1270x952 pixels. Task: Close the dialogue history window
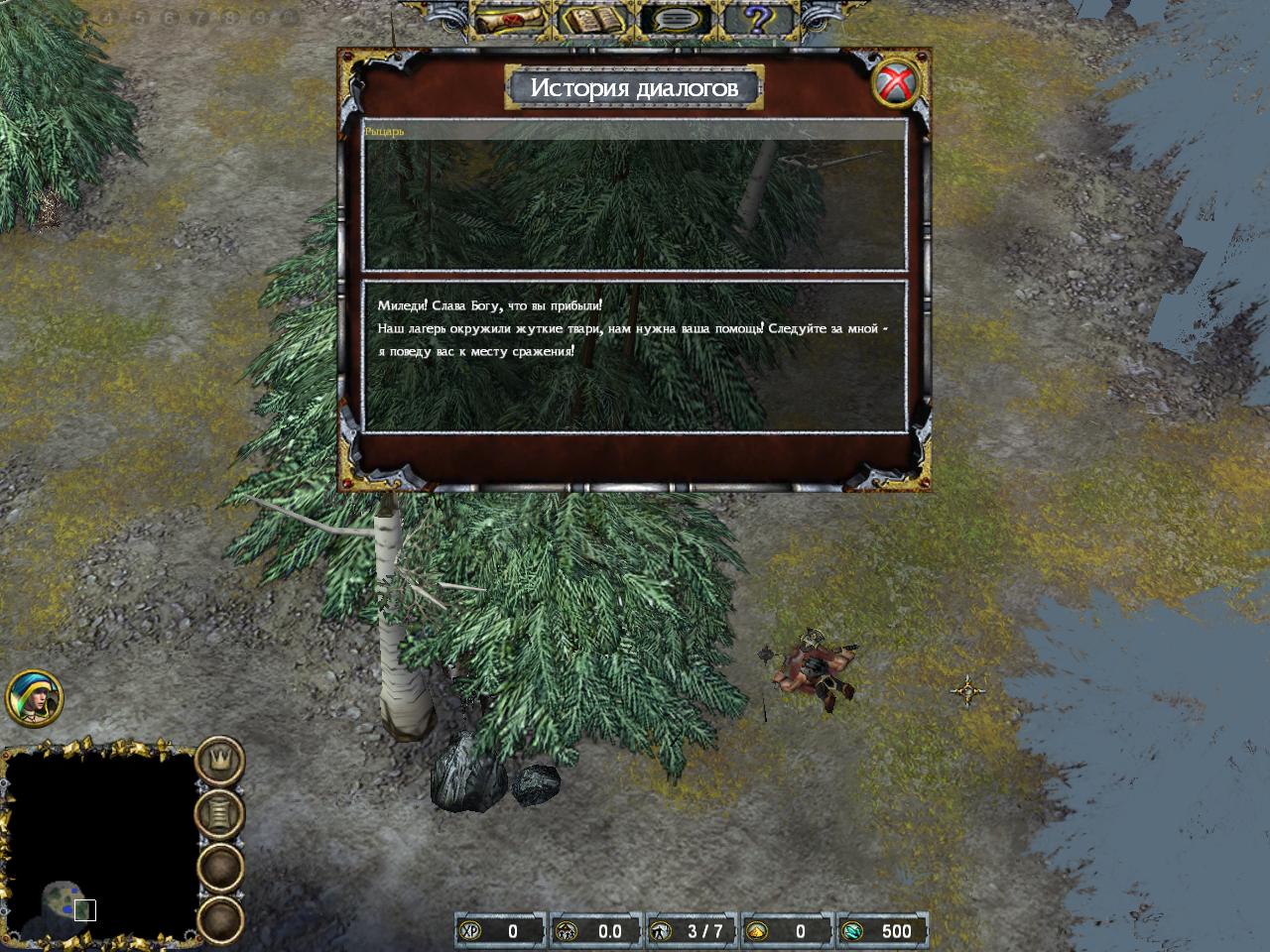898,81
